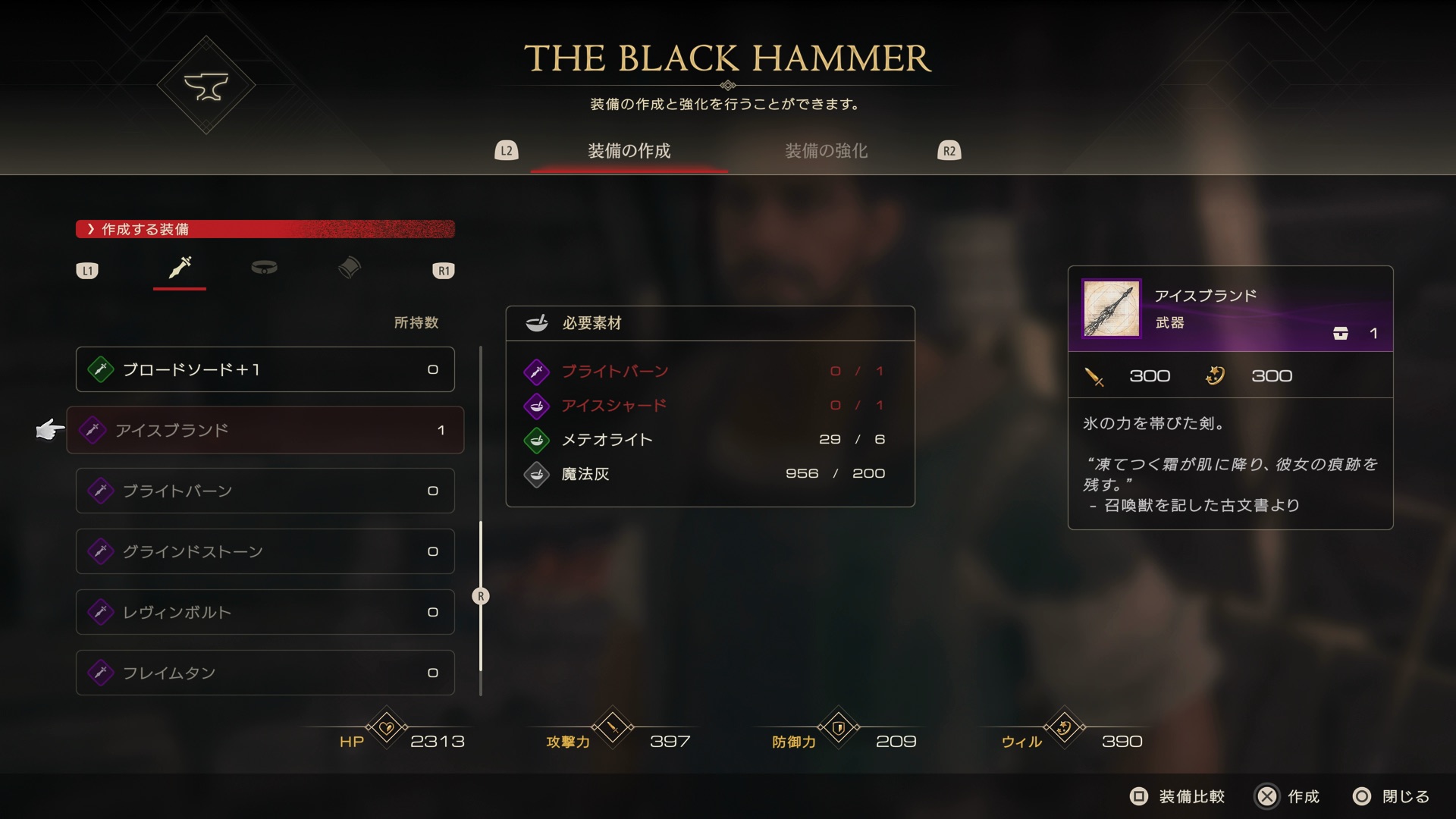Click the HP heart emblem icon

[x=387, y=728]
